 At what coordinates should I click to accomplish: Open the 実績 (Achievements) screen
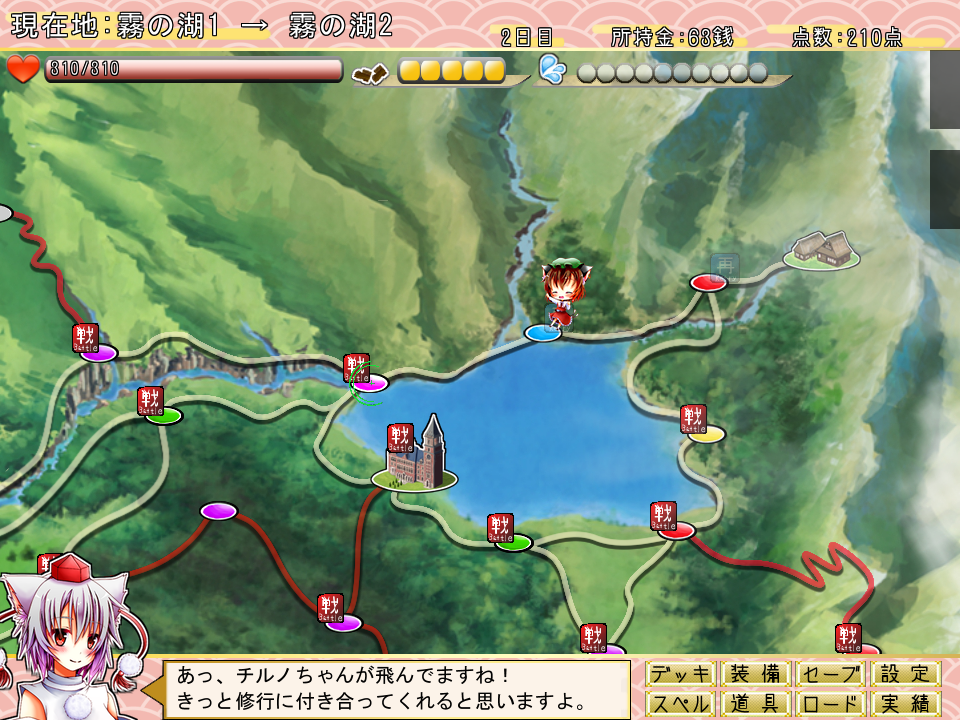[906, 704]
